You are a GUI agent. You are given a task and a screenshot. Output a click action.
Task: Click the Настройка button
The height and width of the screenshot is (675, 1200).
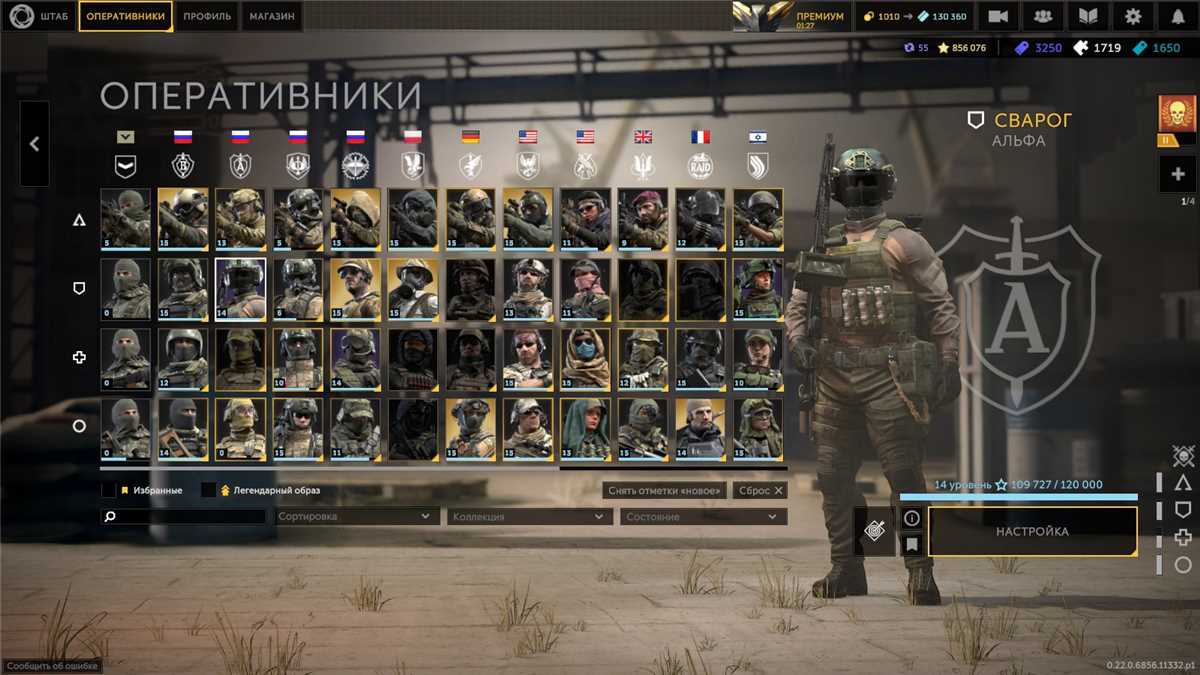[1032, 531]
